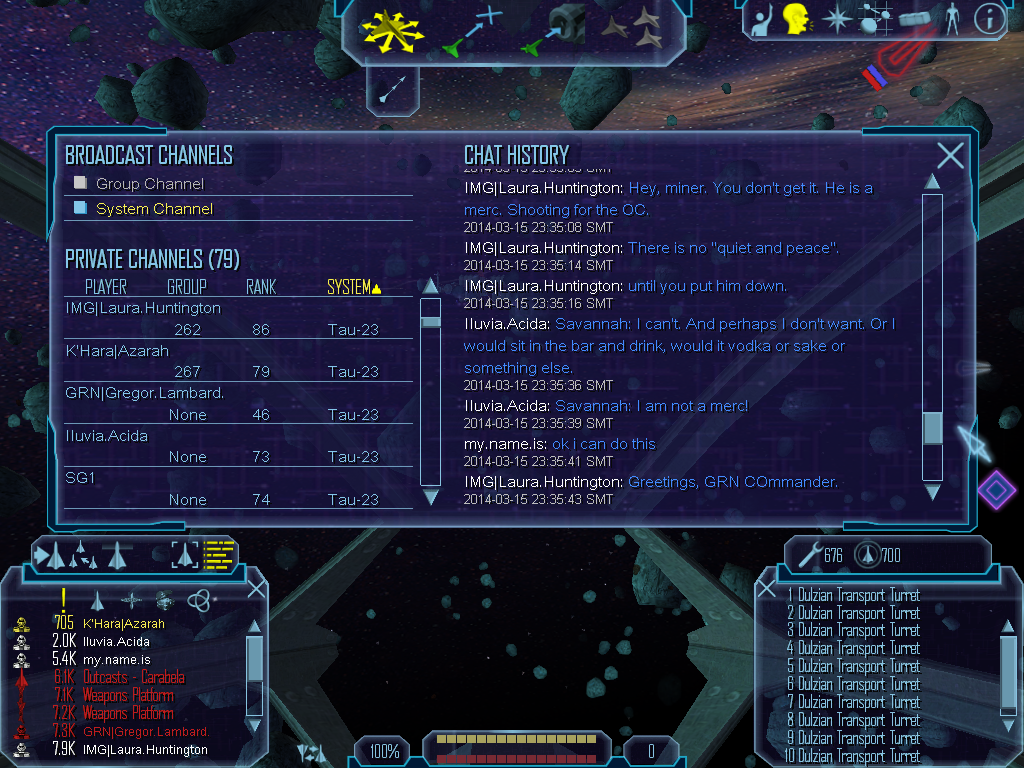Image resolution: width=1024 pixels, height=768 pixels.
Task: Select my.name.is in the contact list
Action: 116,659
